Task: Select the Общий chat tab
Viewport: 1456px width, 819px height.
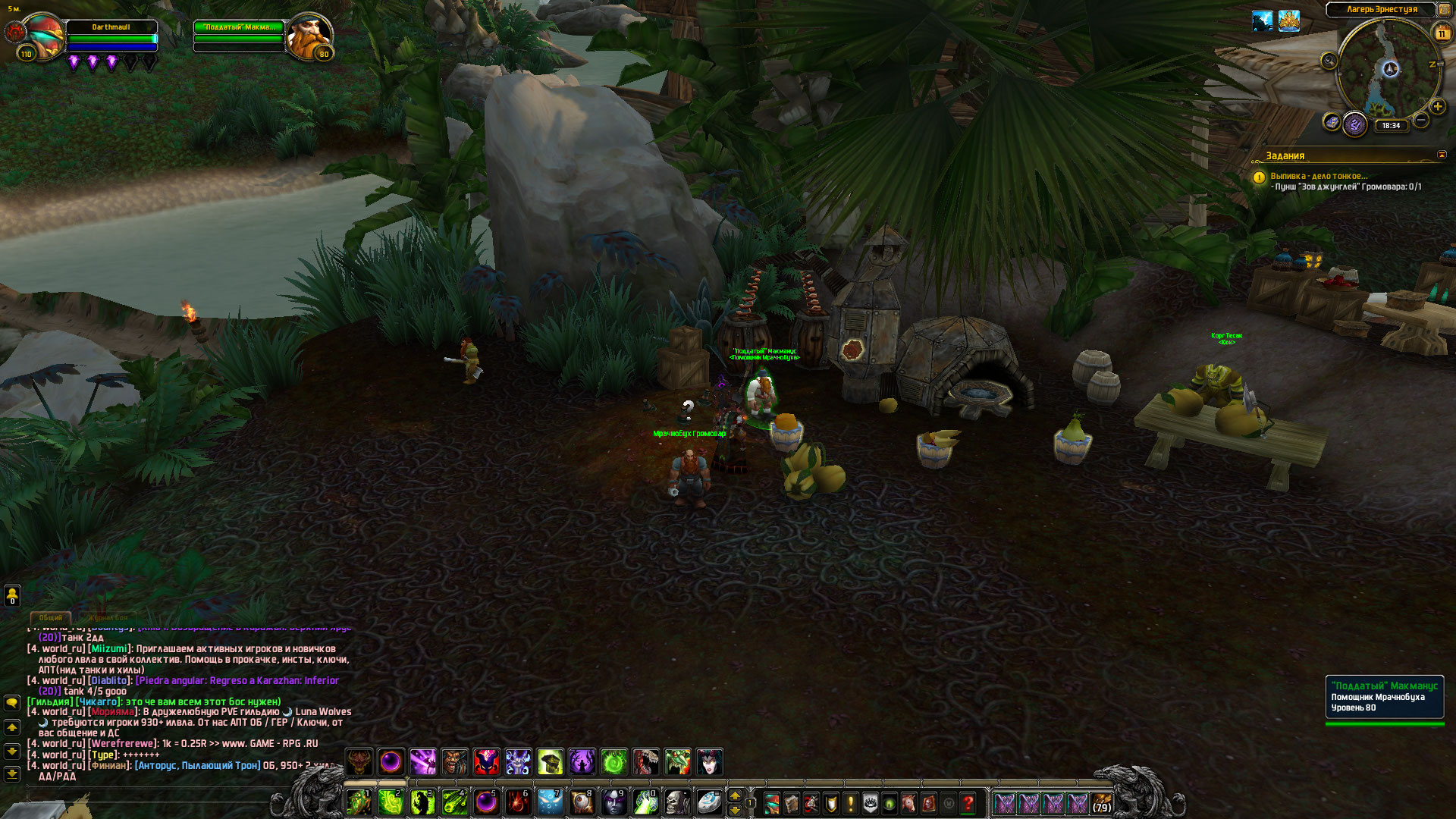Action: [51, 617]
